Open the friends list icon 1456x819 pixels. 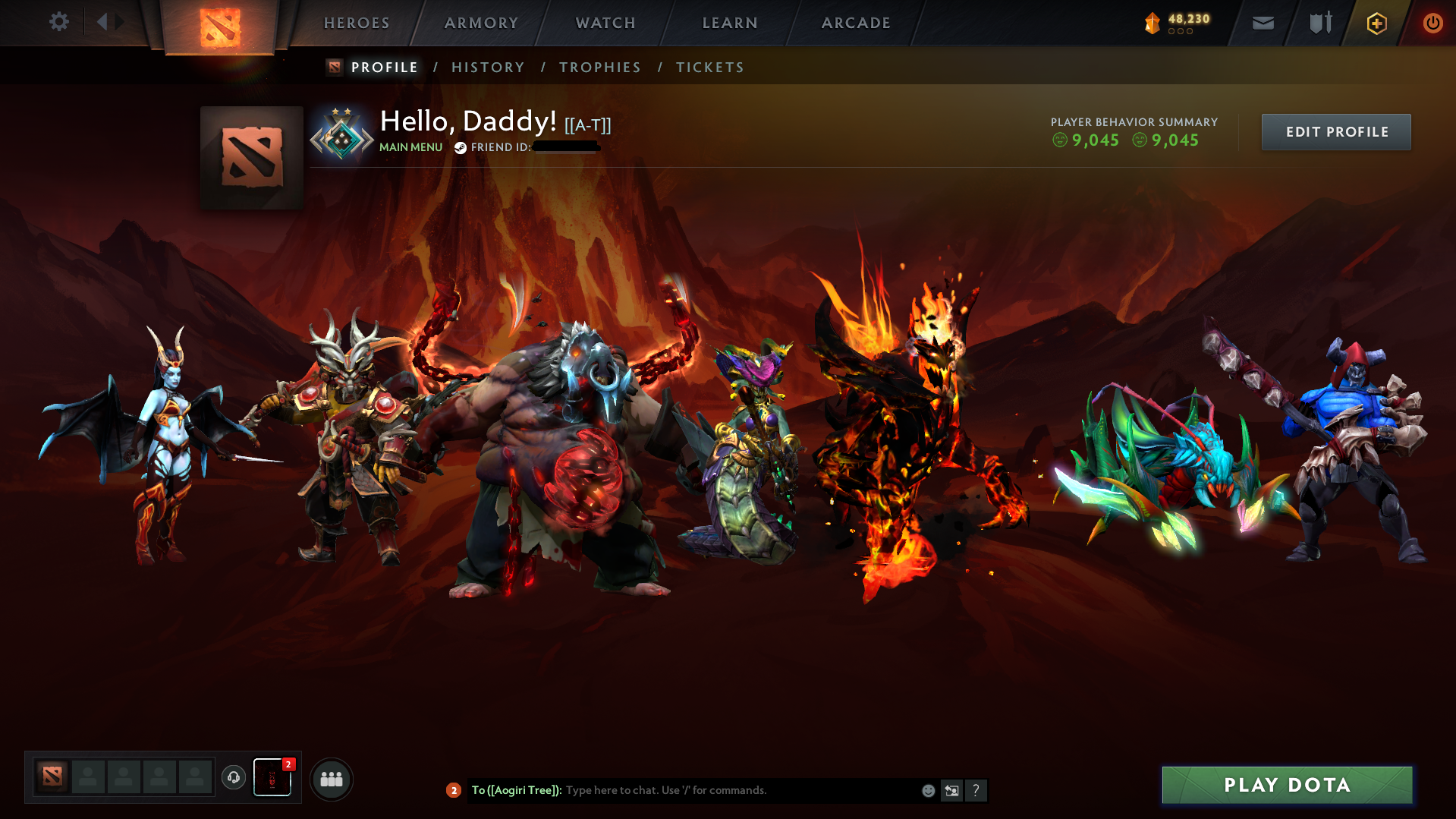[x=331, y=778]
